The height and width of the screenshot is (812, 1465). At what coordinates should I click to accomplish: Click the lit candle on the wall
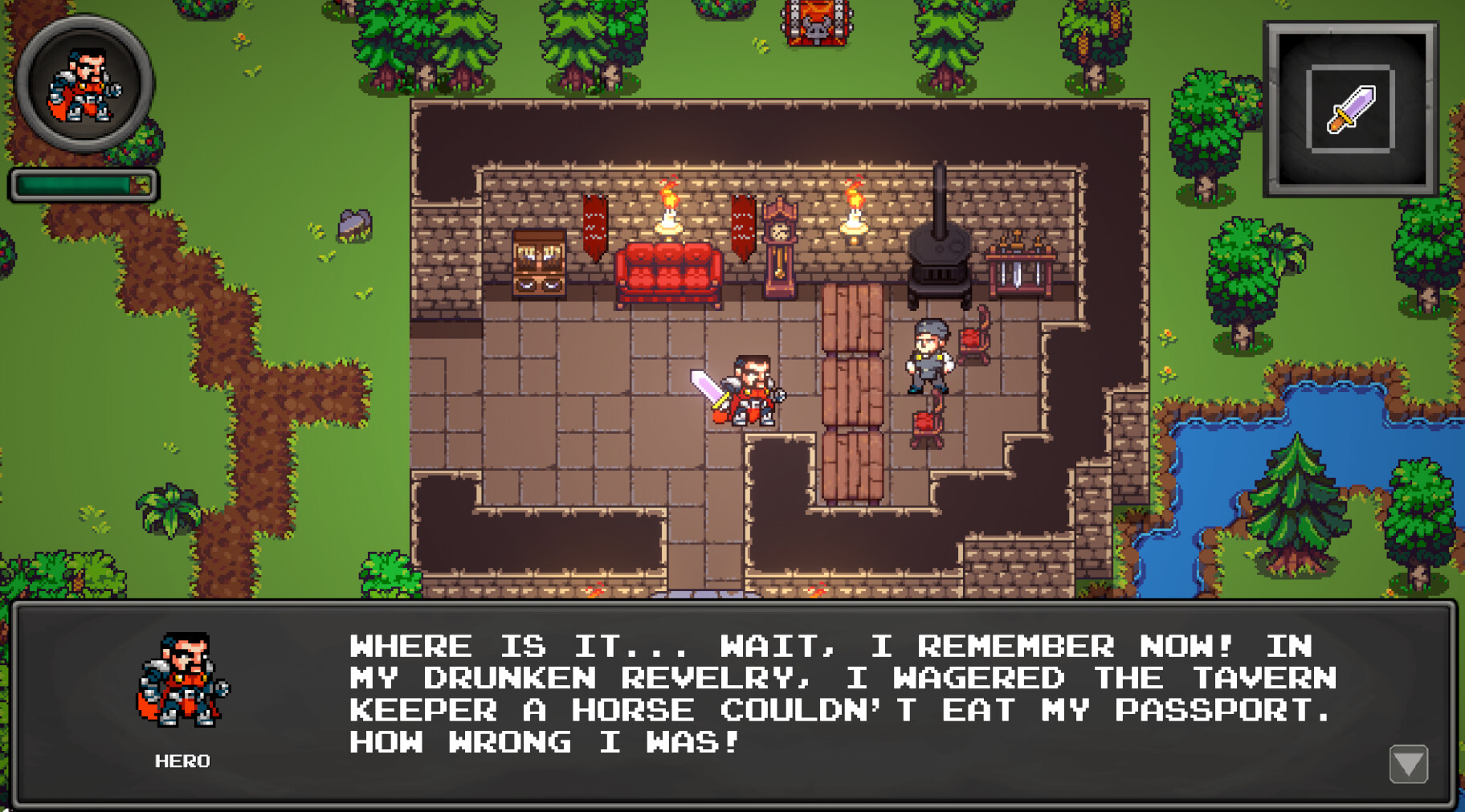[x=668, y=217]
